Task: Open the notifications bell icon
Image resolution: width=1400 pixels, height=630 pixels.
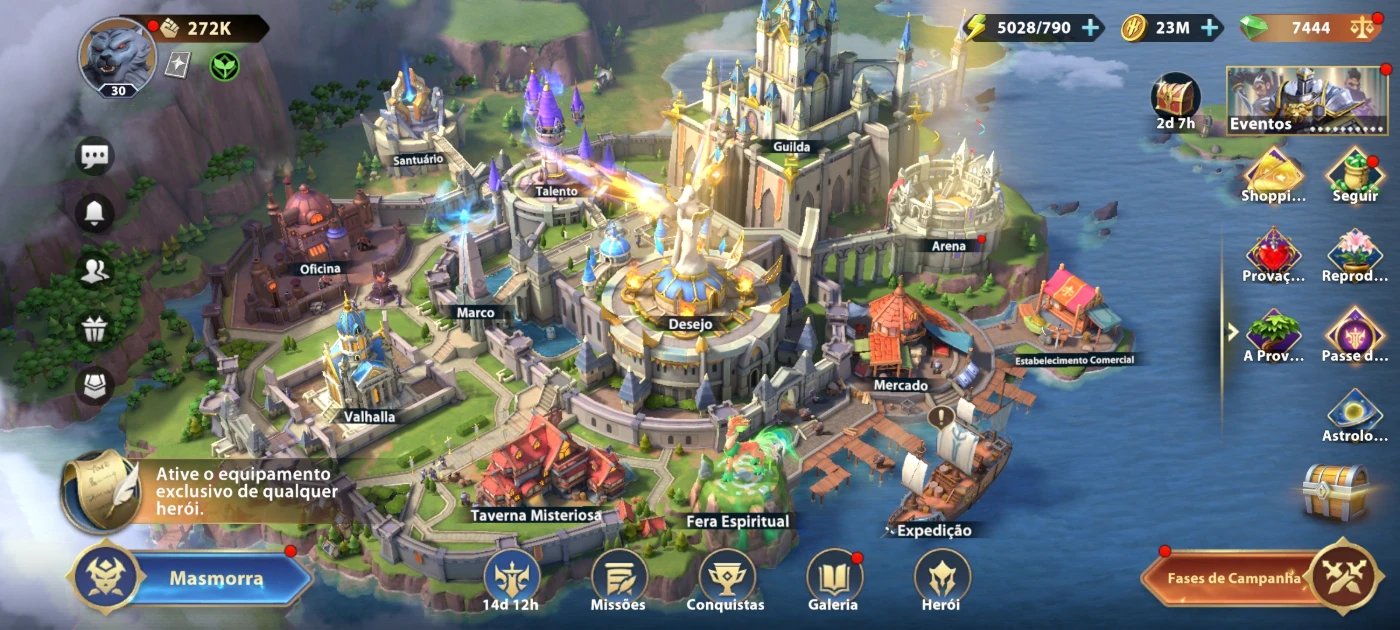Action: (95, 213)
